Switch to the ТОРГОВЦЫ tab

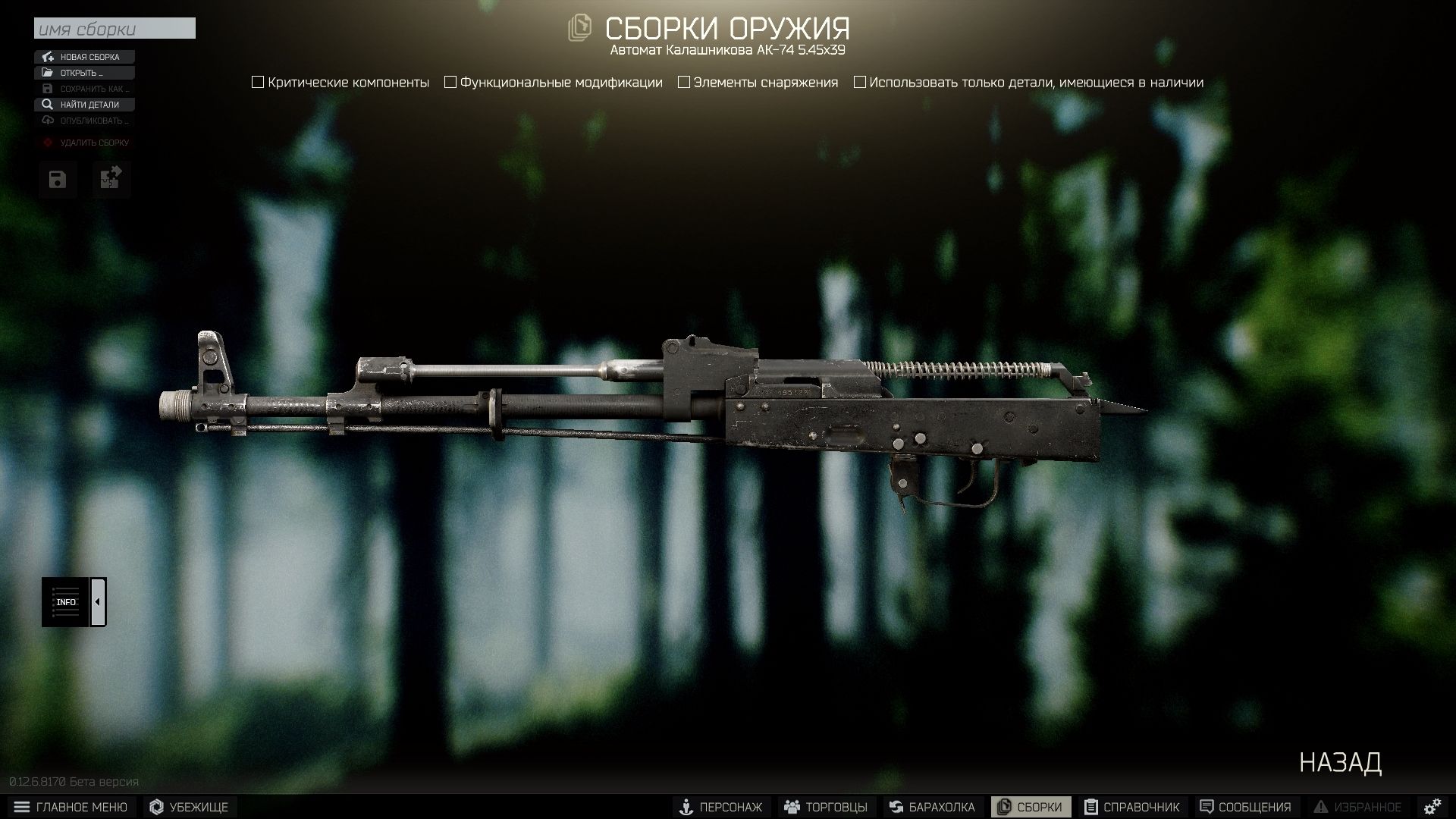tap(825, 806)
